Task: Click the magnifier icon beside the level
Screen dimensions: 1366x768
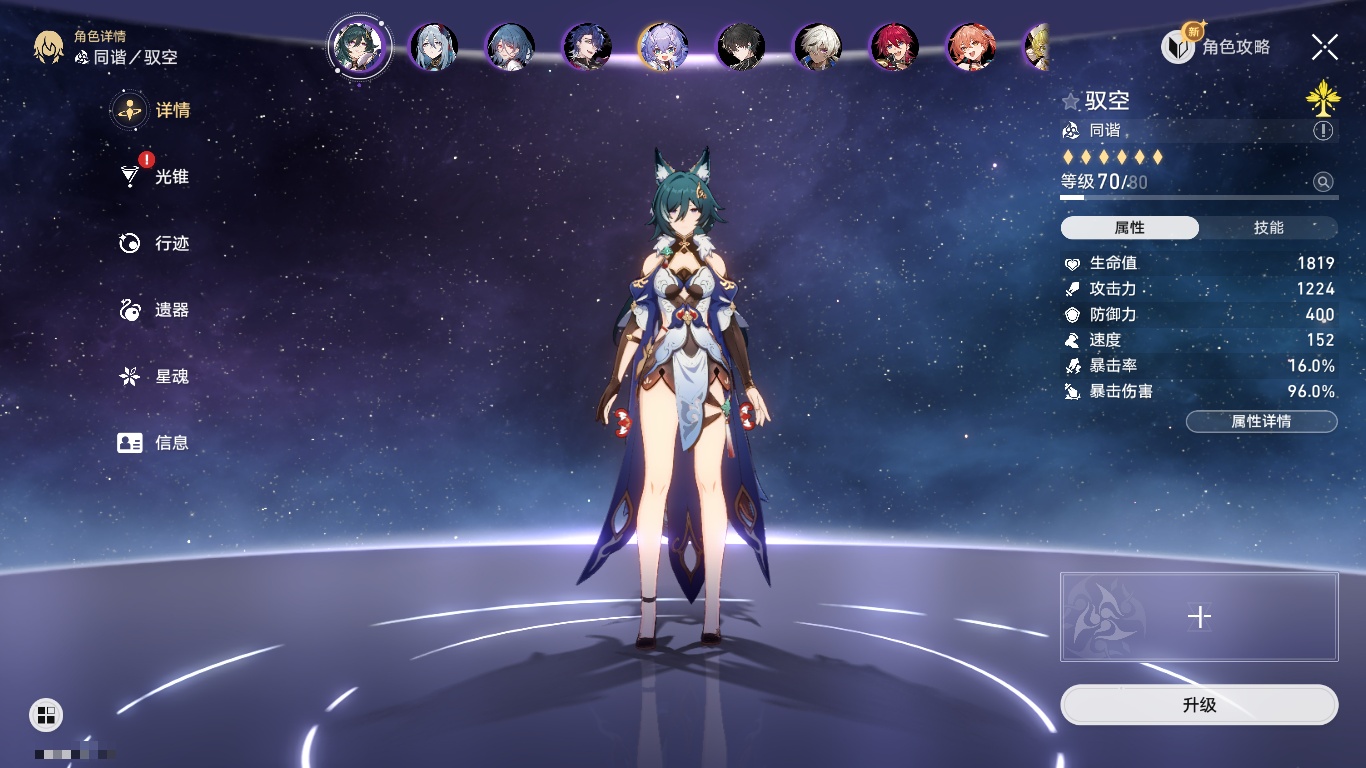Action: (x=1323, y=182)
